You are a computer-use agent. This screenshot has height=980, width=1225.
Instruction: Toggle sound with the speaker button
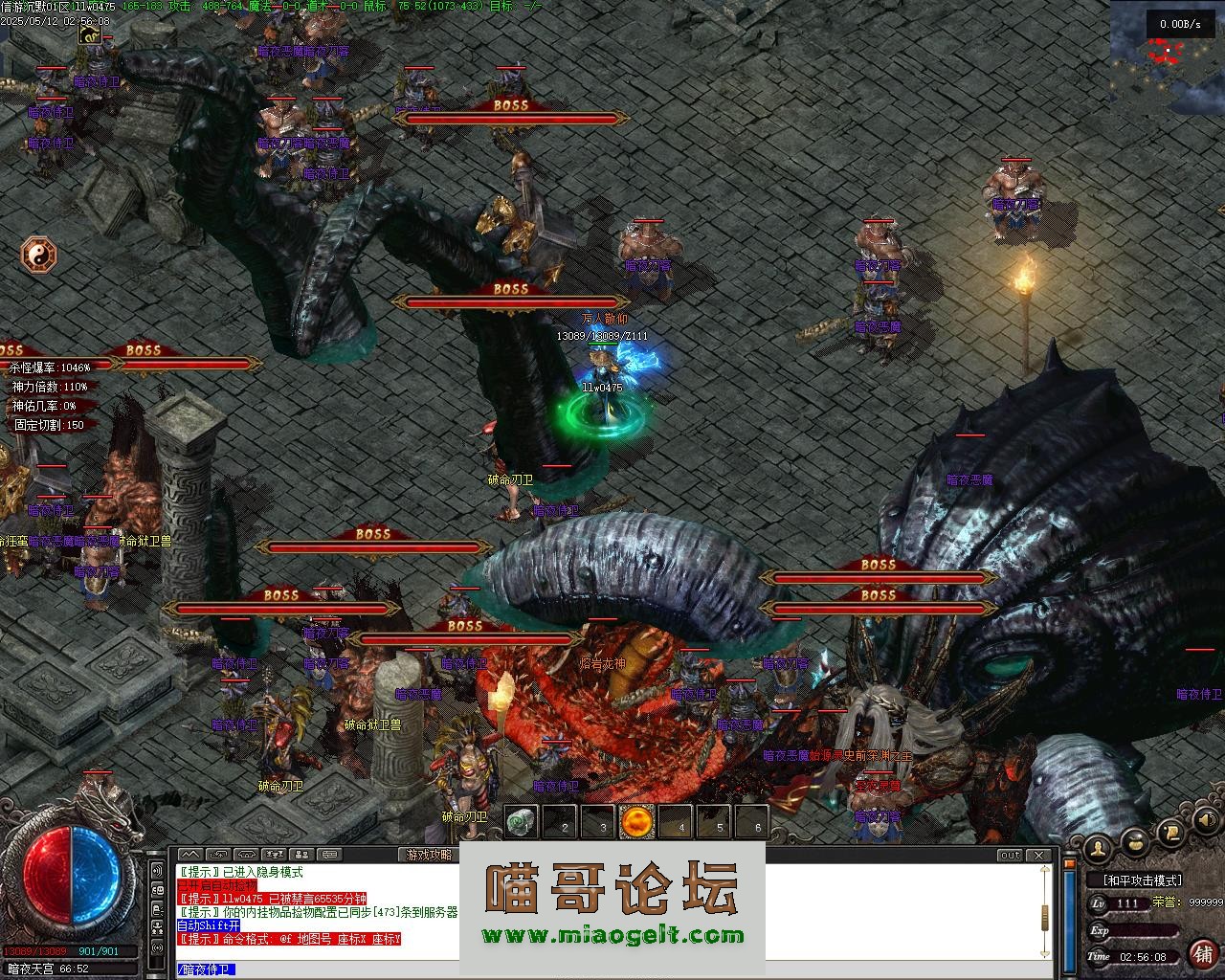(1206, 820)
